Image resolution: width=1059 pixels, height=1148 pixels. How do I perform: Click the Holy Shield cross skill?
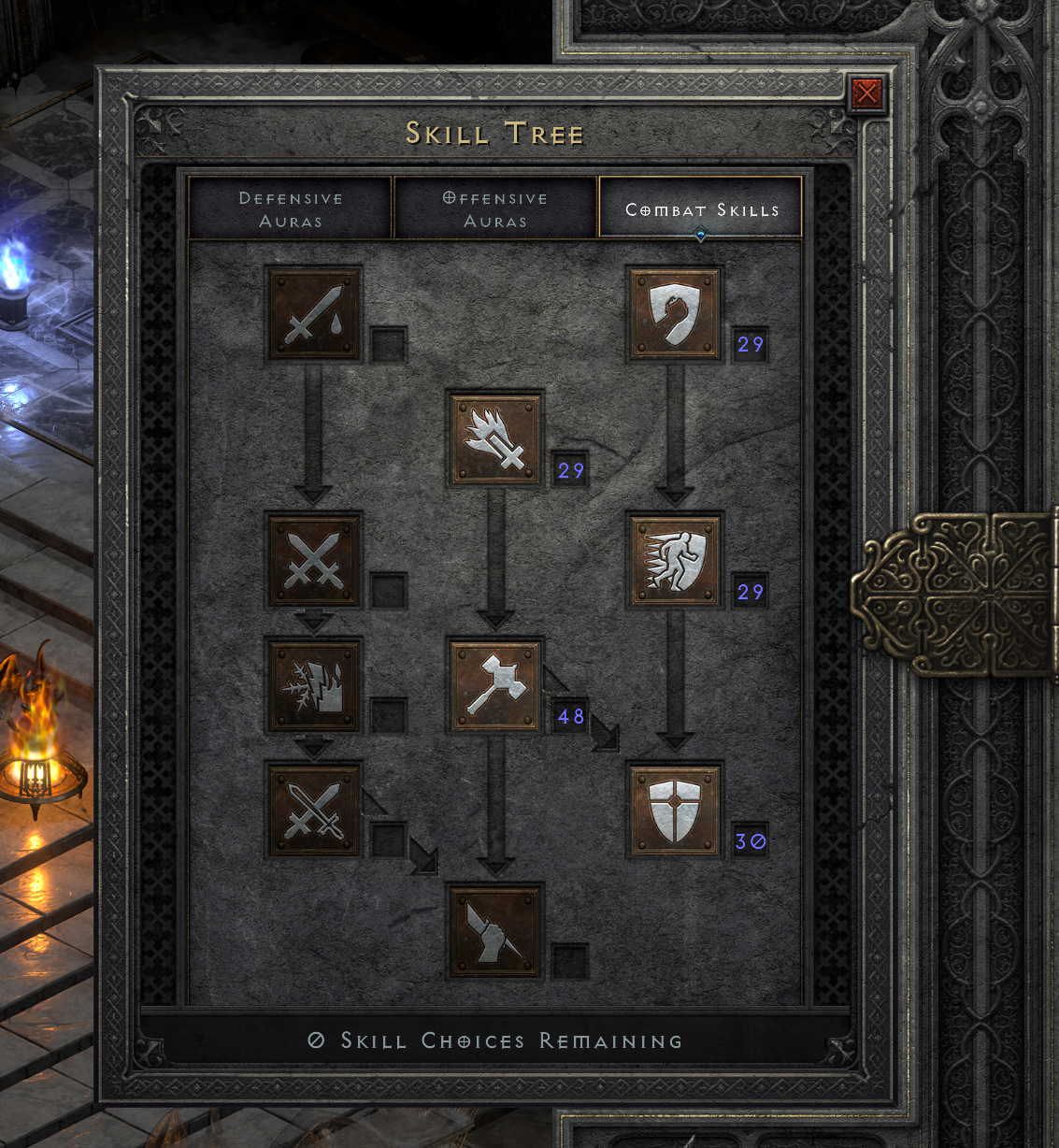[x=675, y=811]
